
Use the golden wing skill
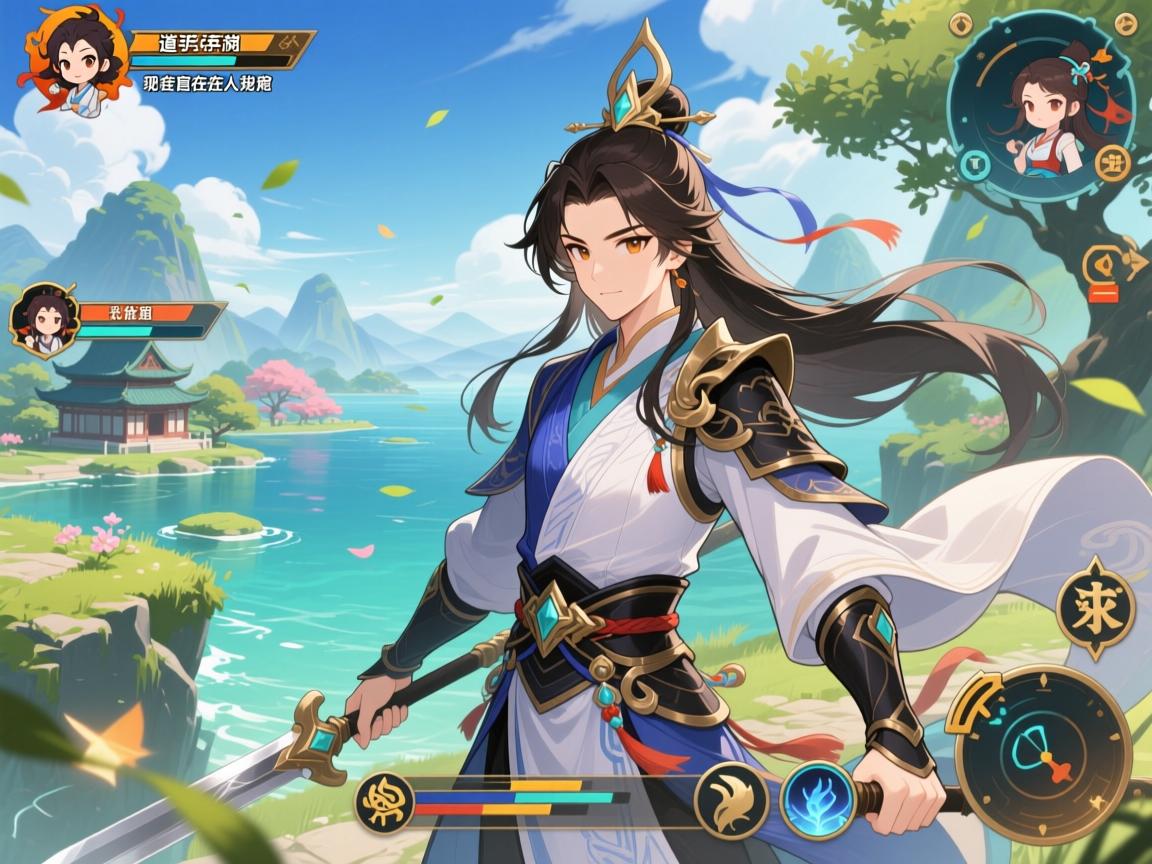click(x=732, y=798)
